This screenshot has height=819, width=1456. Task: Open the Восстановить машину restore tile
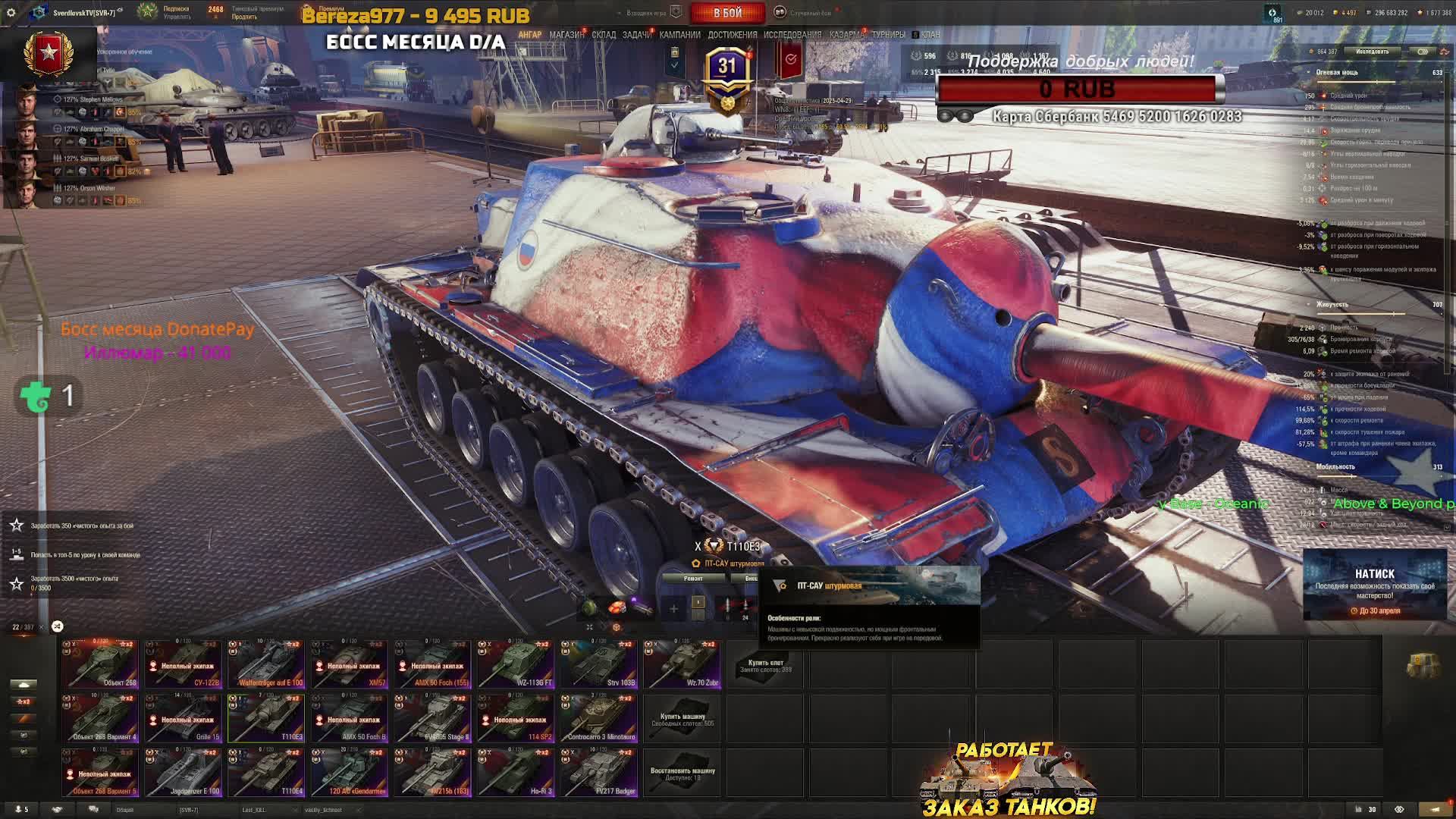pyautogui.click(x=682, y=773)
